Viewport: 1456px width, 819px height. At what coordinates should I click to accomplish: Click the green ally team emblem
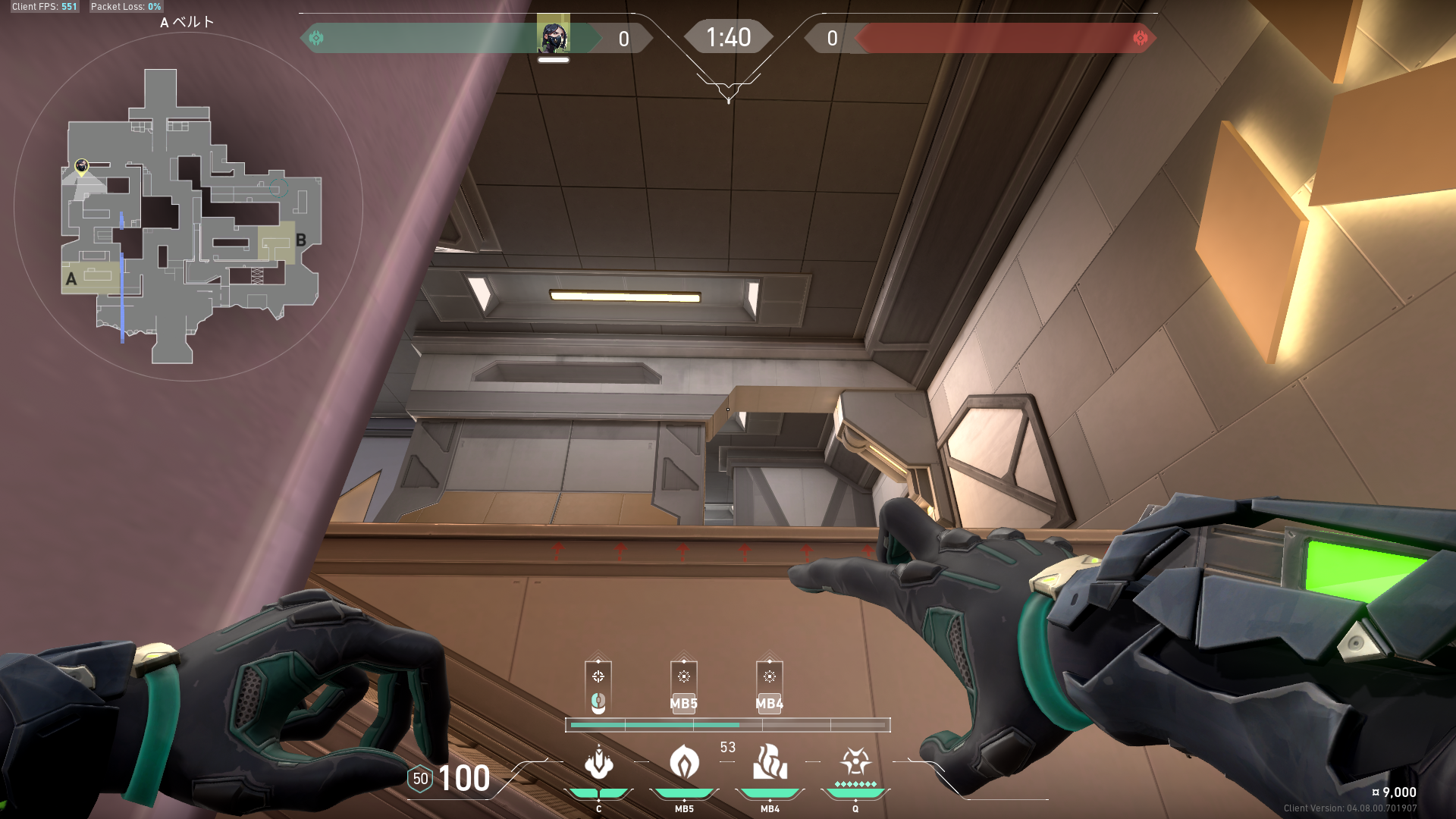pyautogui.click(x=316, y=38)
